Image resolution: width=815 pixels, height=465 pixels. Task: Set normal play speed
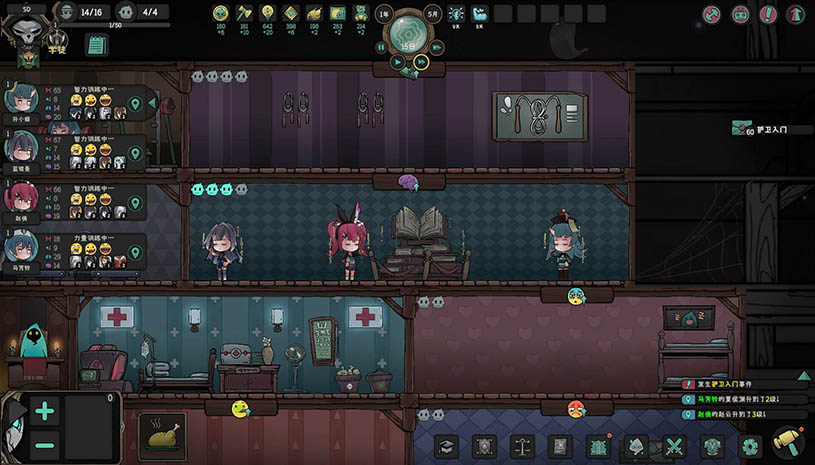click(398, 61)
